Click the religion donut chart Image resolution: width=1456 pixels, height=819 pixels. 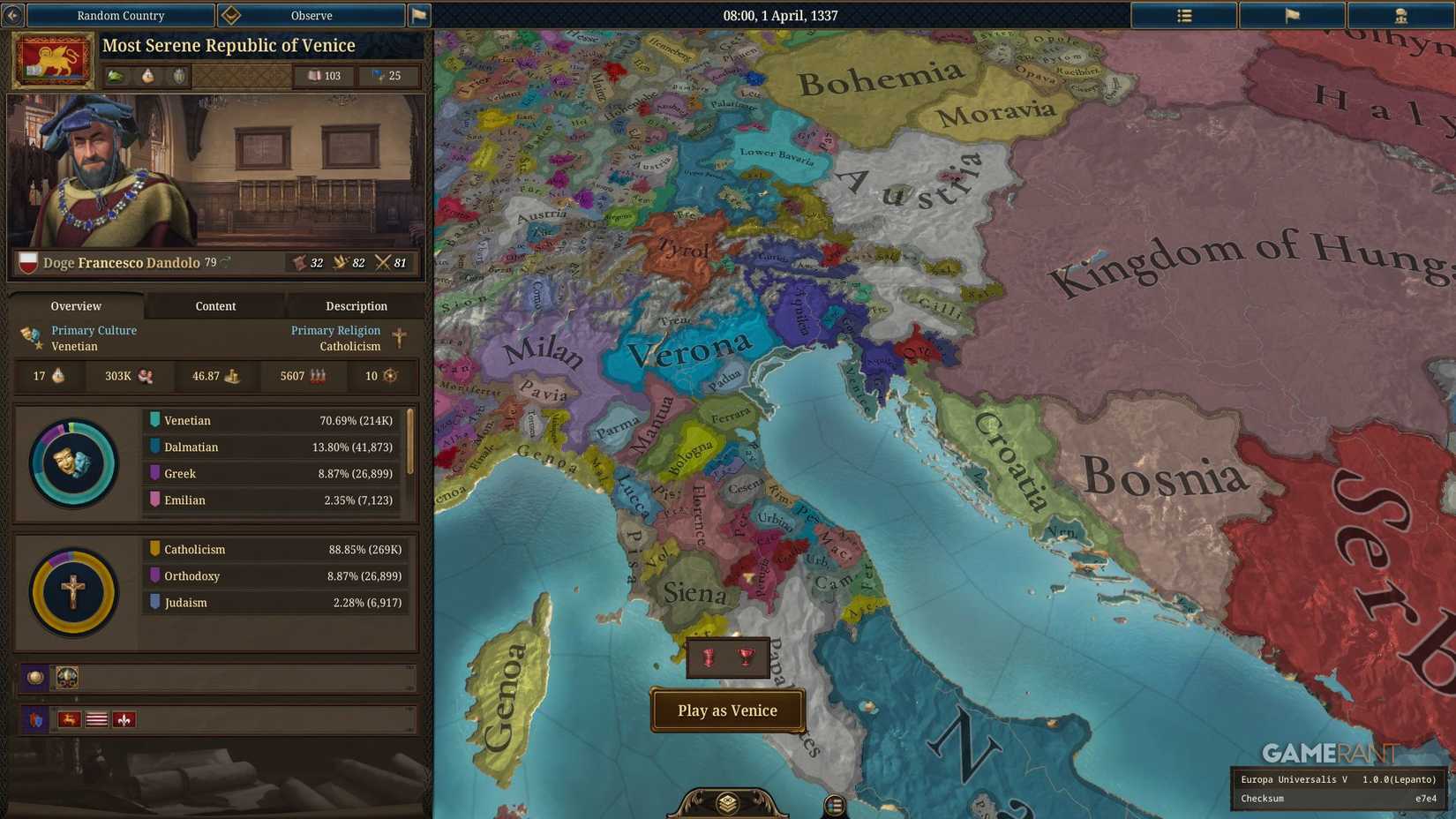73,591
